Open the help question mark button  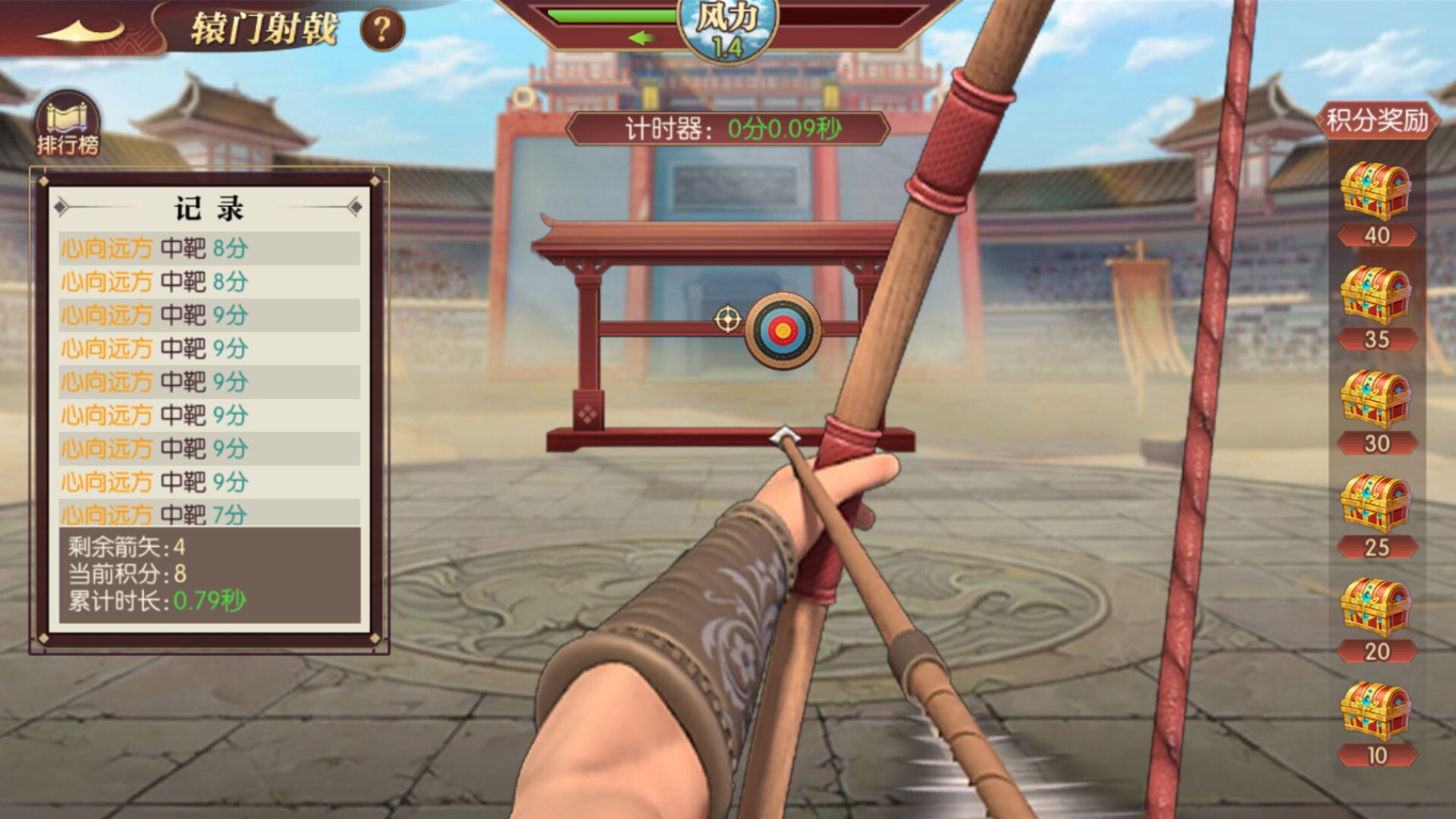(x=381, y=28)
